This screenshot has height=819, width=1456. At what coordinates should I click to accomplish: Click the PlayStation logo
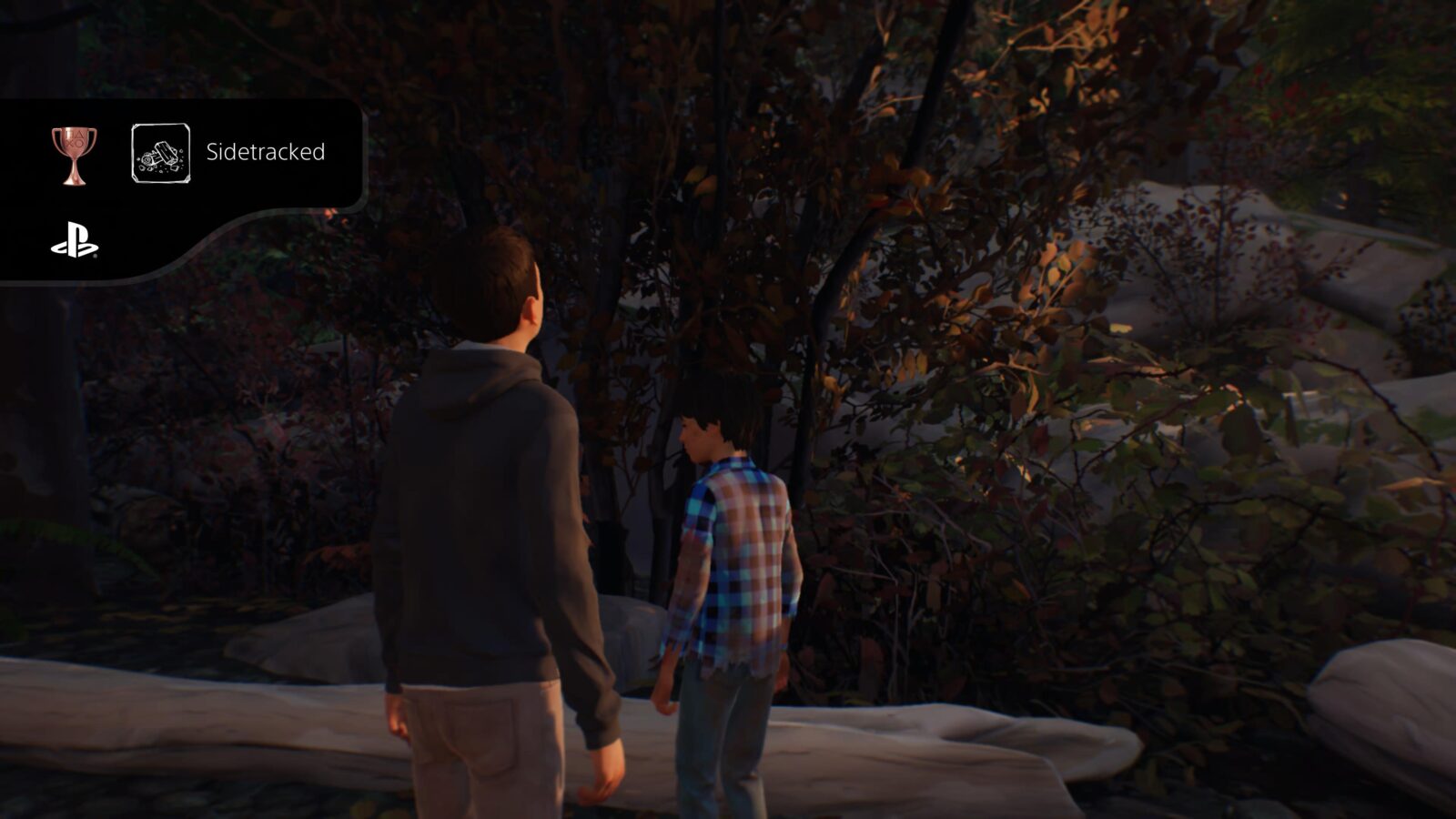click(x=75, y=239)
